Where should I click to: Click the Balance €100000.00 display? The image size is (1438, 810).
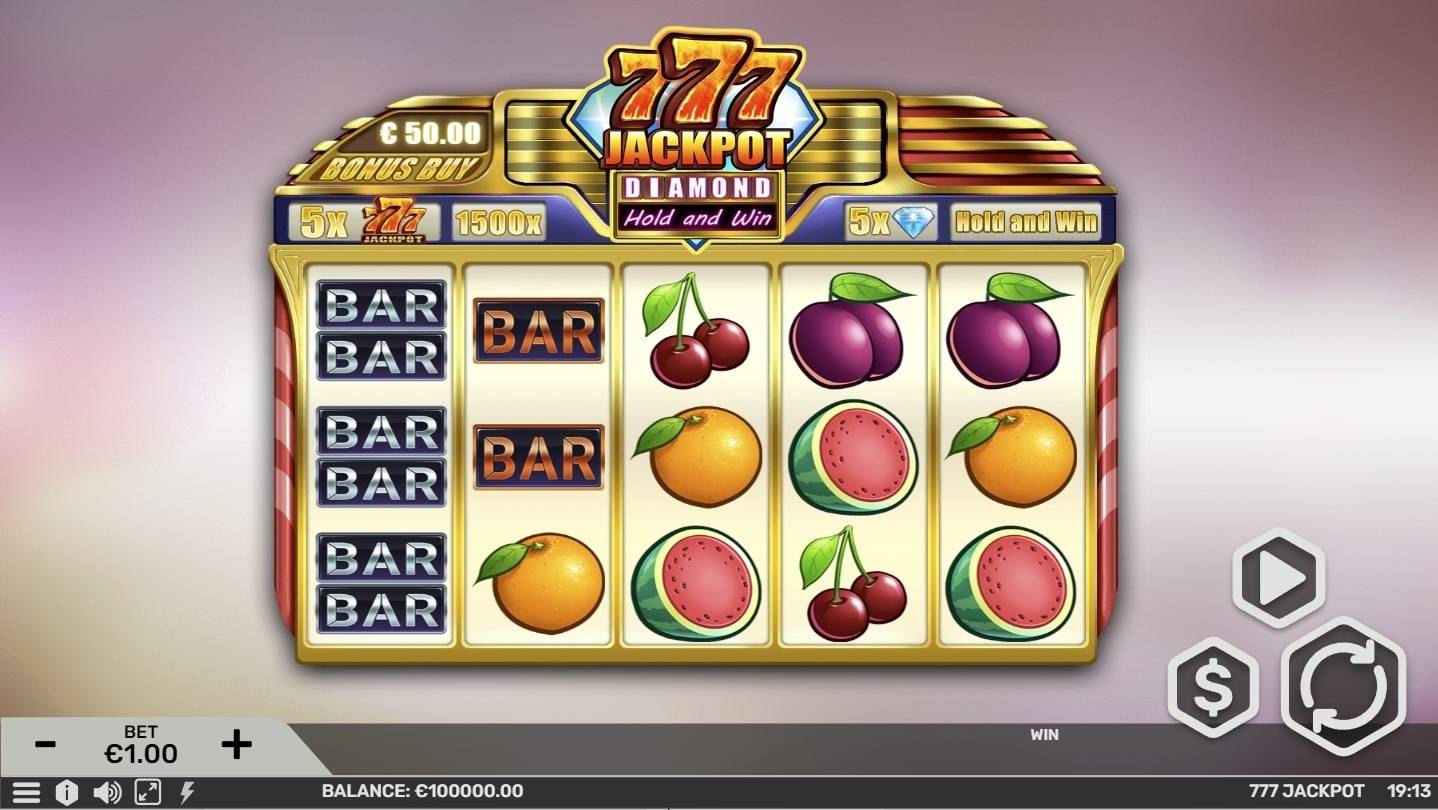(x=422, y=790)
